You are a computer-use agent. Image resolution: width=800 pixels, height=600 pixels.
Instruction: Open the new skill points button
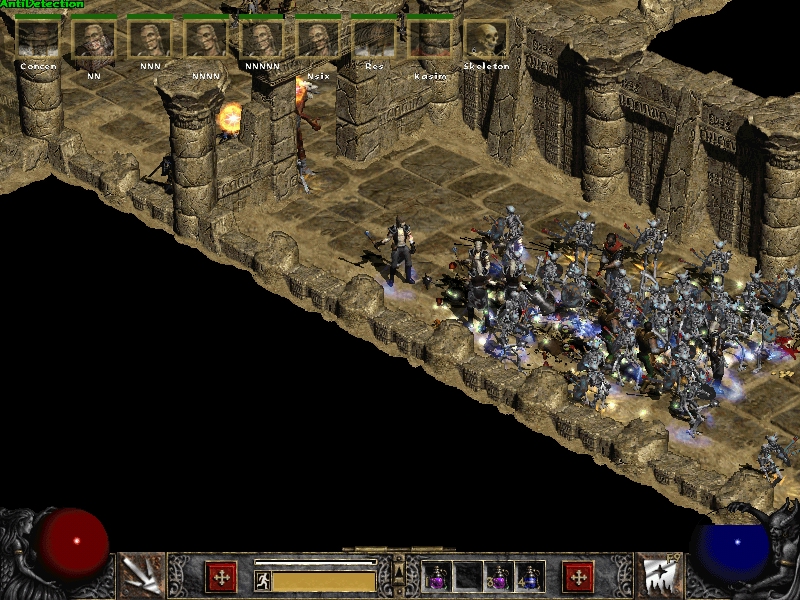point(578,577)
